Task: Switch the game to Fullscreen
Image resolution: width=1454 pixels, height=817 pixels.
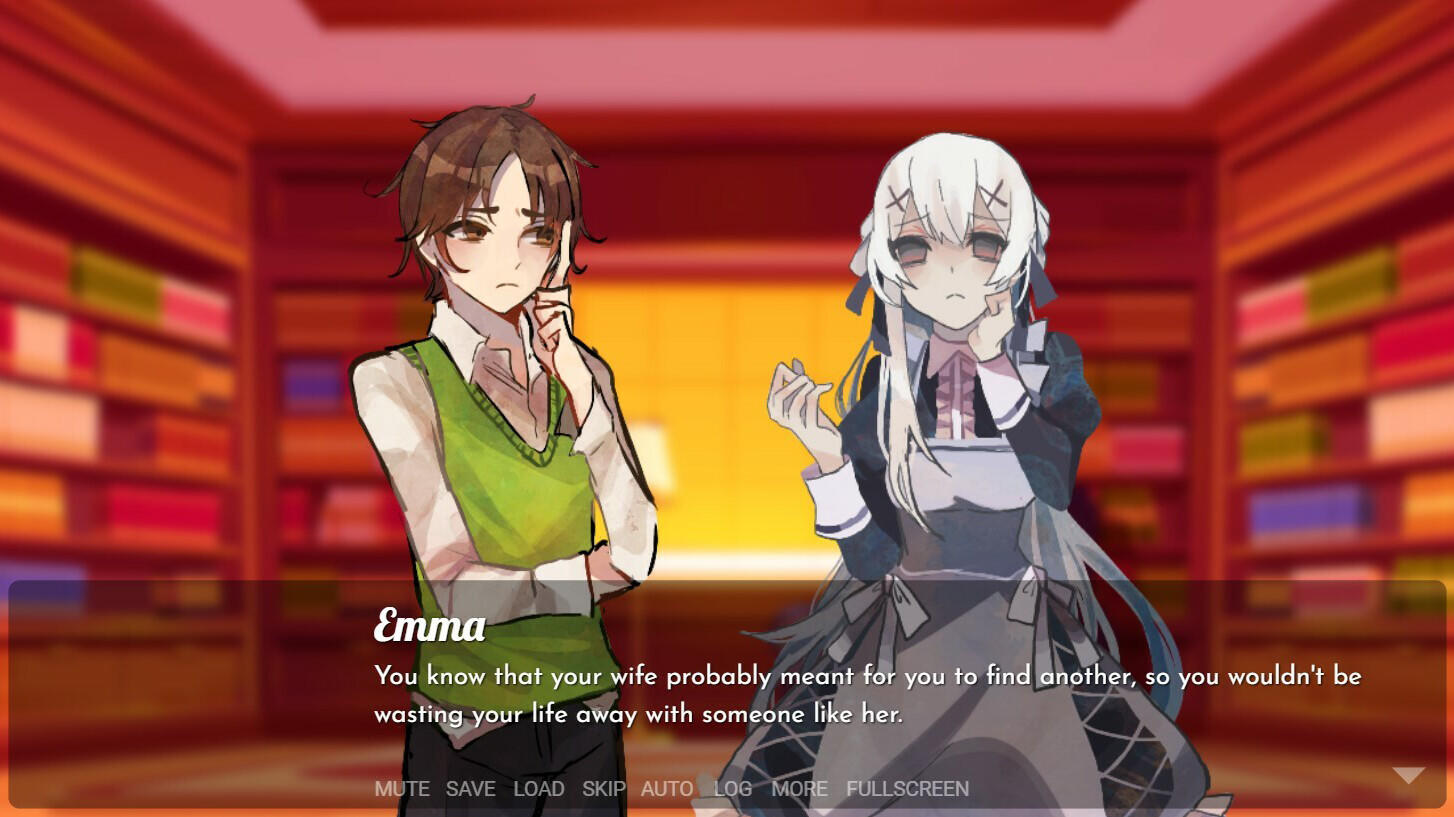Action: pos(906,789)
